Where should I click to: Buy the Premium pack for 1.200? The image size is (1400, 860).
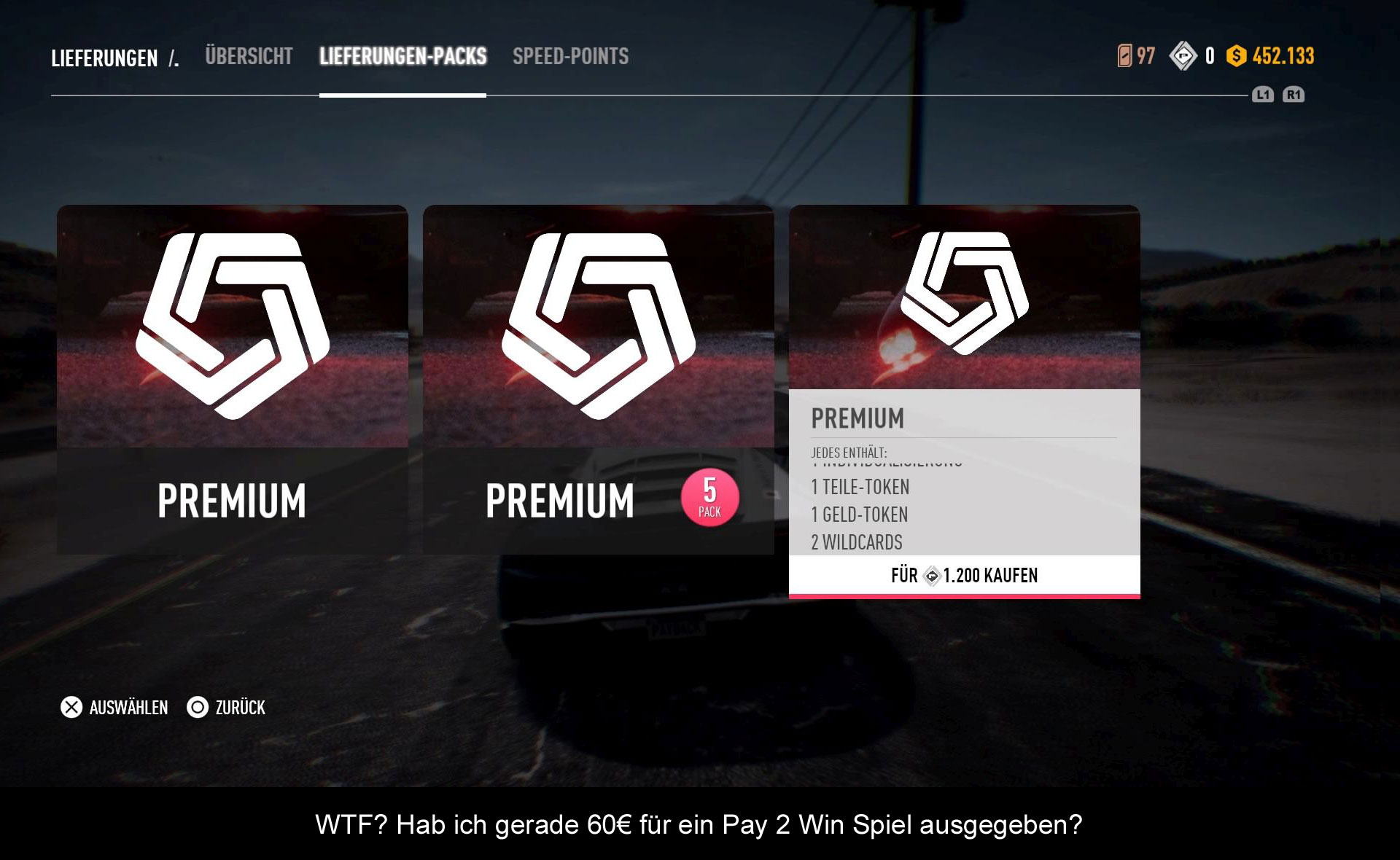pyautogui.click(x=964, y=576)
